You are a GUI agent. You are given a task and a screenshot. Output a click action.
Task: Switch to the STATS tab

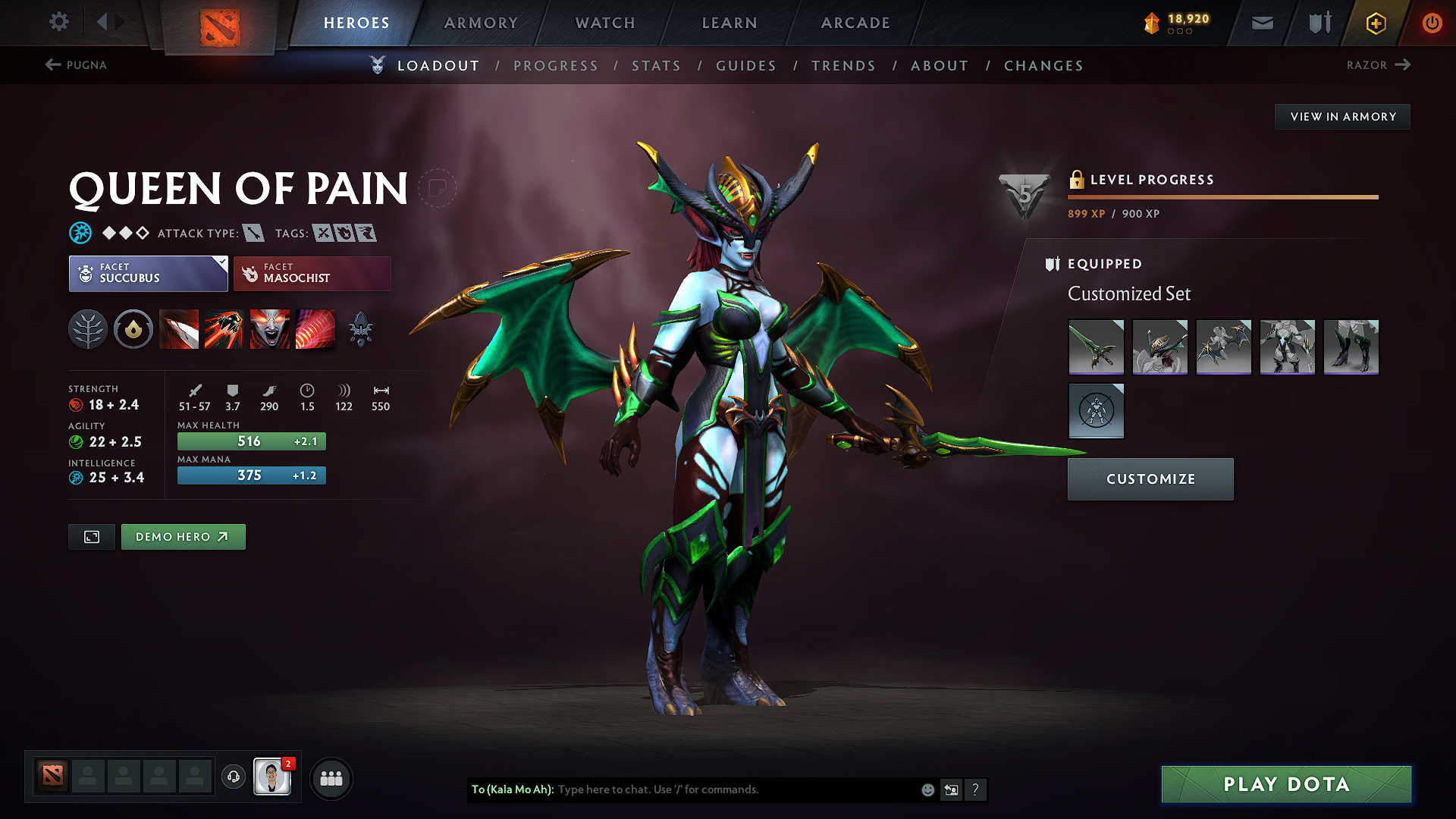656,65
